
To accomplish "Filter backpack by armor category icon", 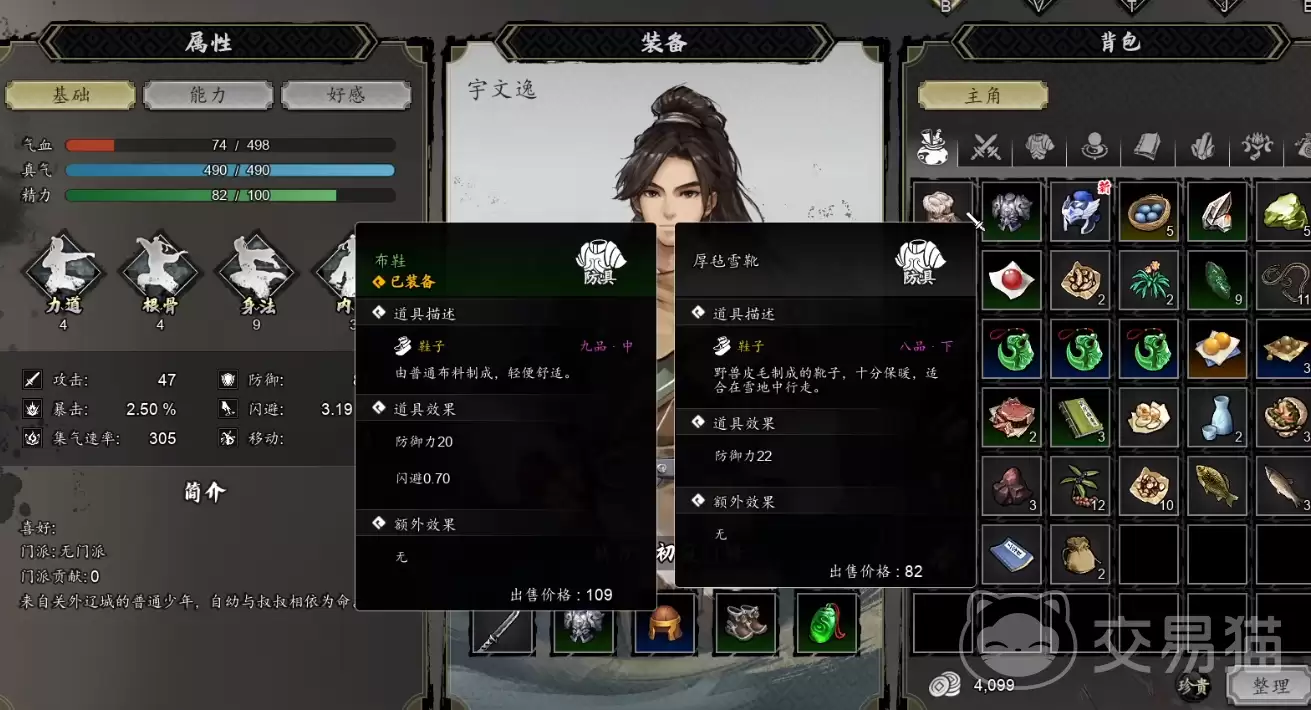I will click(x=1040, y=149).
